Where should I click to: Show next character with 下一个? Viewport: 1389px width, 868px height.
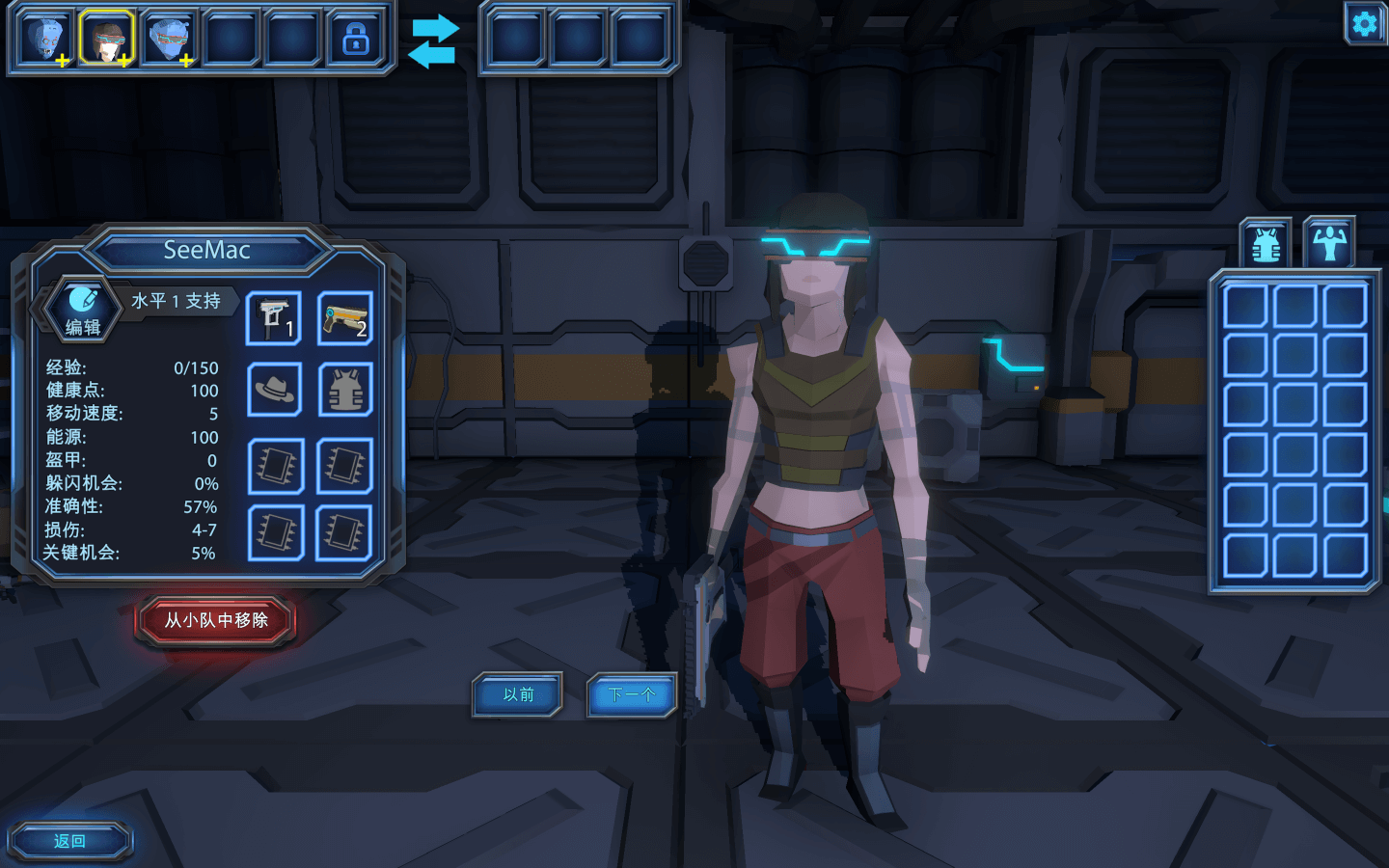pyautogui.click(x=632, y=694)
